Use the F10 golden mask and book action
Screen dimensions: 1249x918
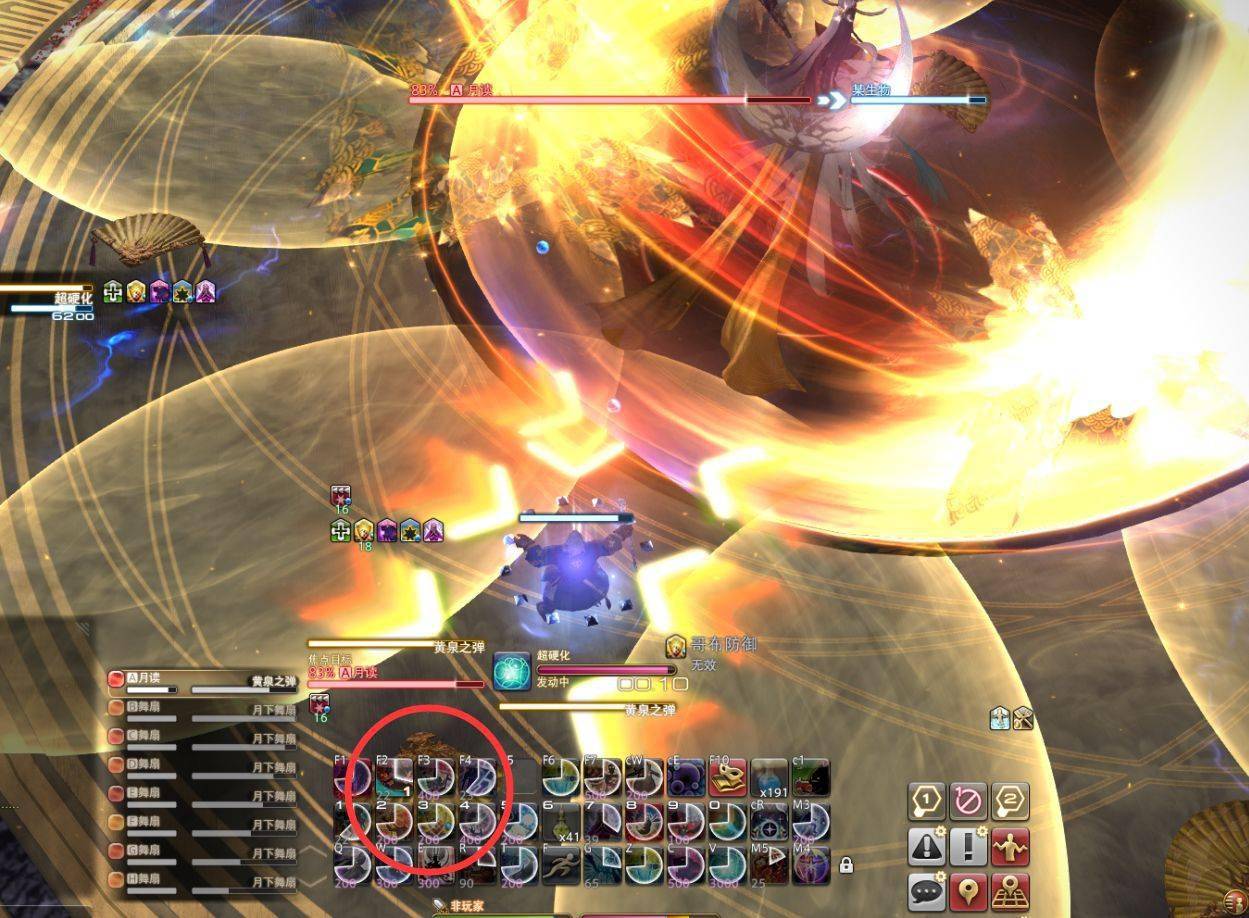tap(727, 777)
